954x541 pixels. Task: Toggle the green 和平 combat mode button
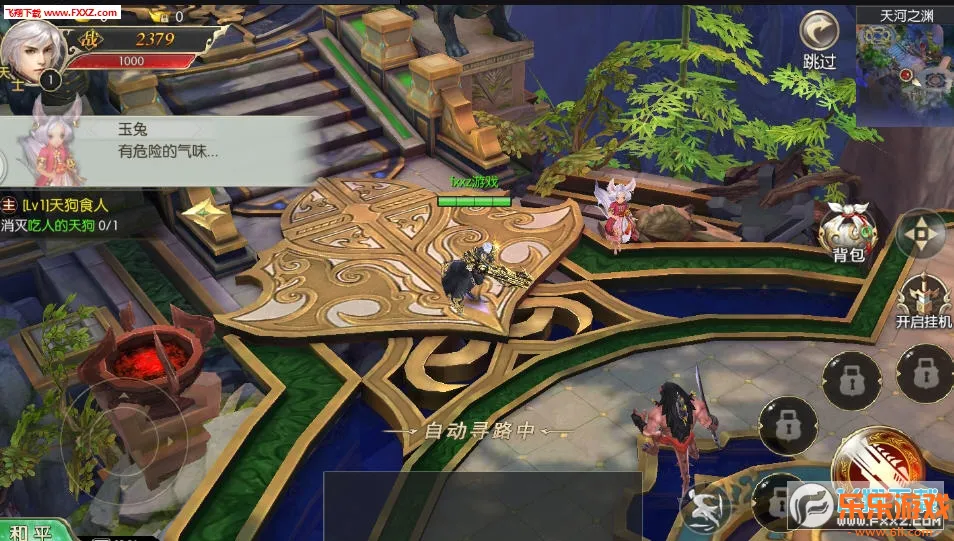click(33, 530)
